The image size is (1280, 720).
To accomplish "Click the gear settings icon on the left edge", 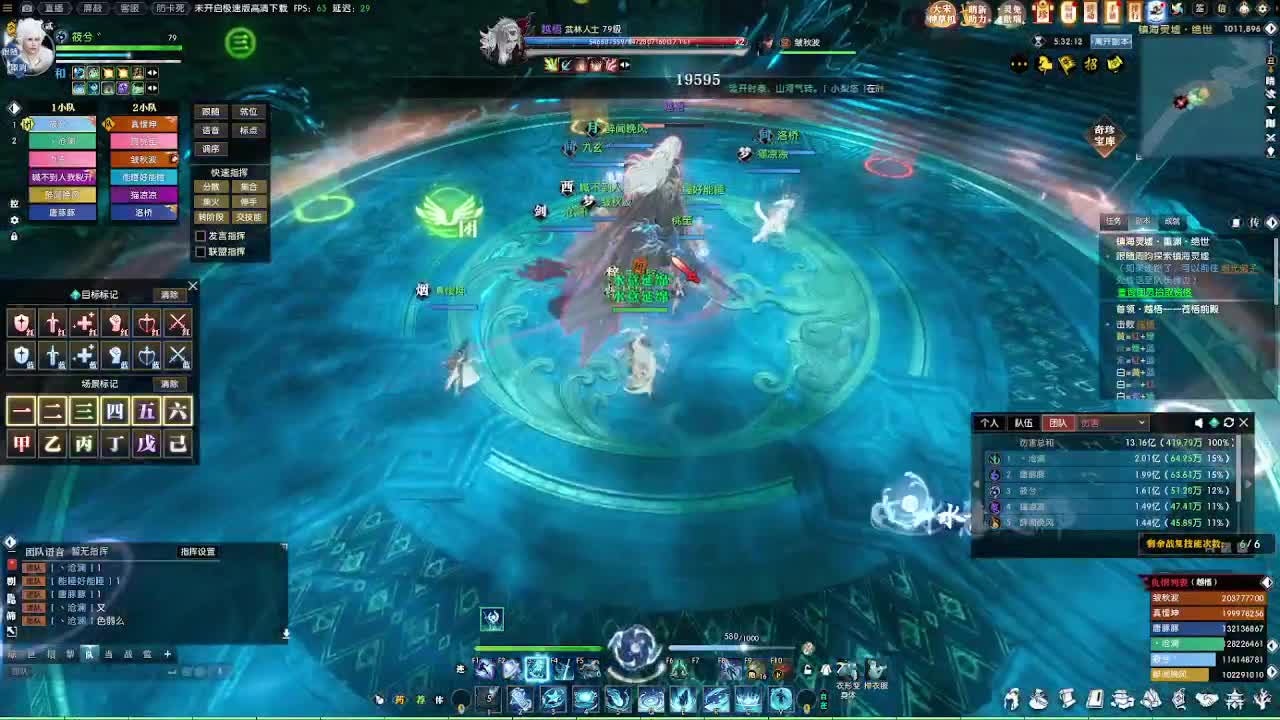I will point(15,220).
